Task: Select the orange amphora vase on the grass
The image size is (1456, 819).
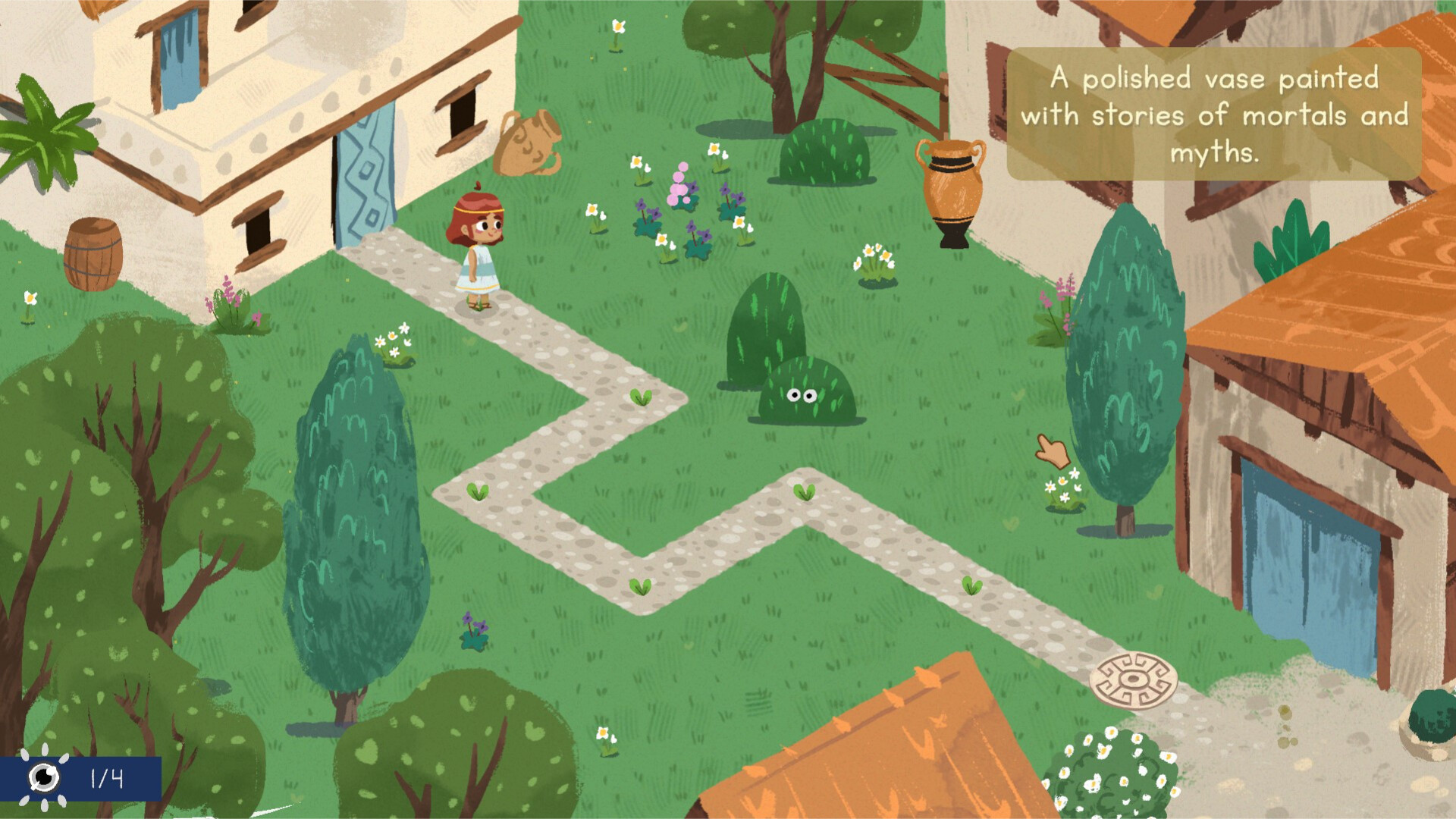Action: tap(950, 193)
